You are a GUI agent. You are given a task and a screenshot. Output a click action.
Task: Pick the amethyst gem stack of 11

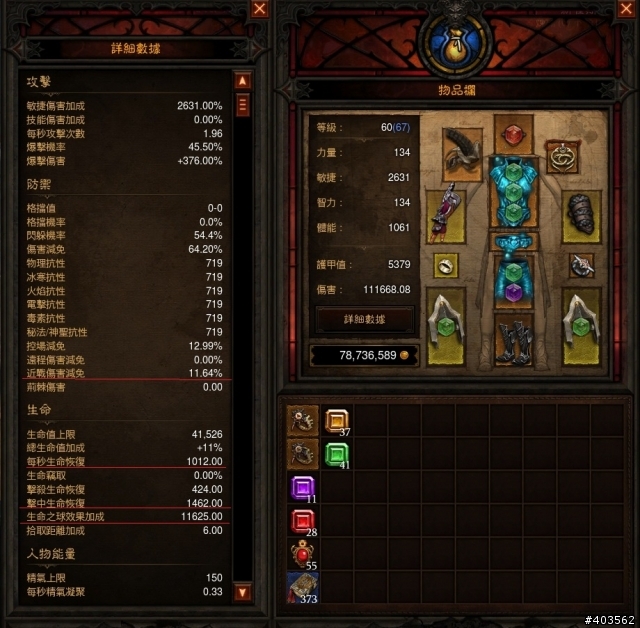[302, 489]
